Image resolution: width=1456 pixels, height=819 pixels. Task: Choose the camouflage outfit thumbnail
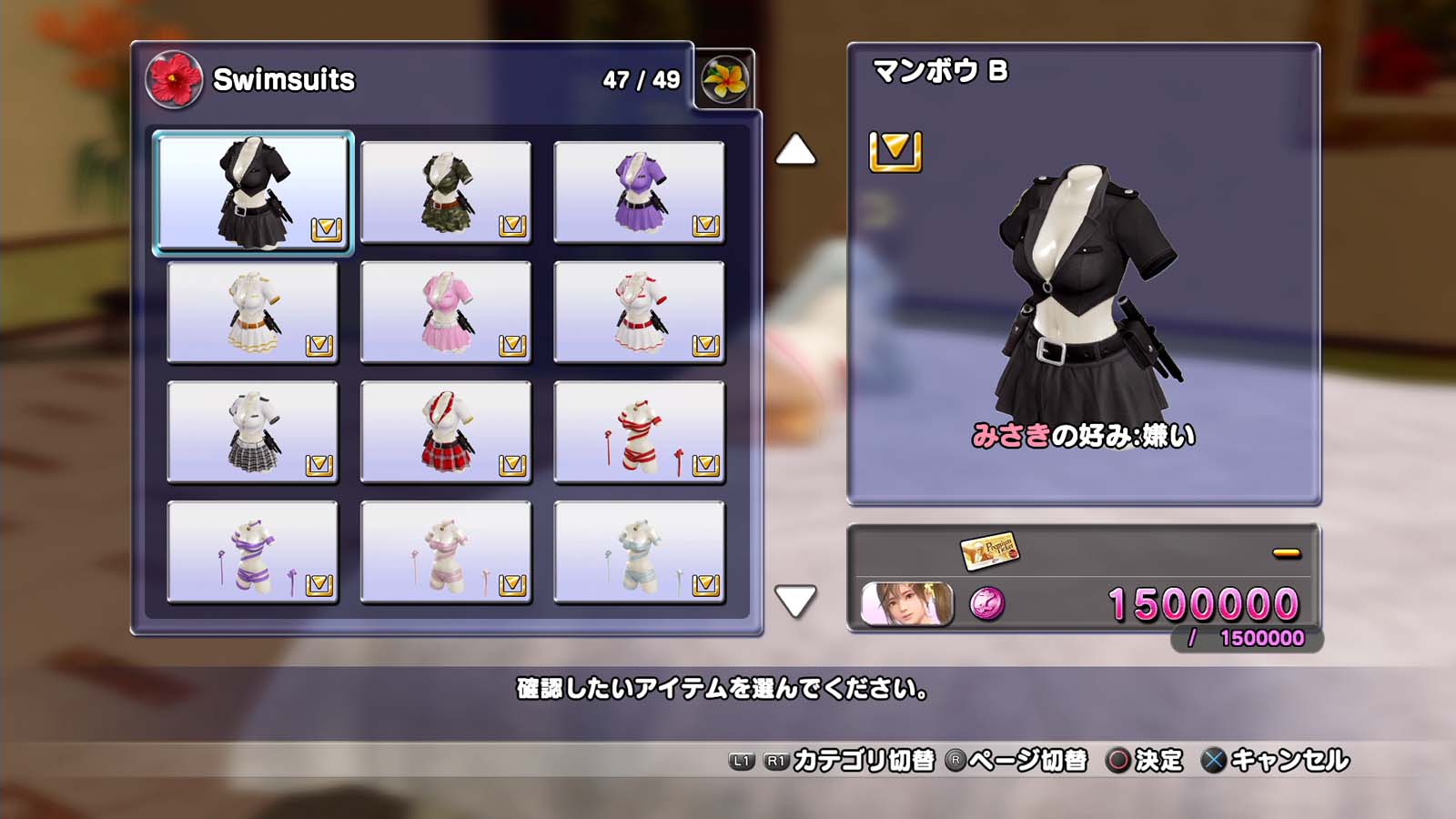click(446, 192)
